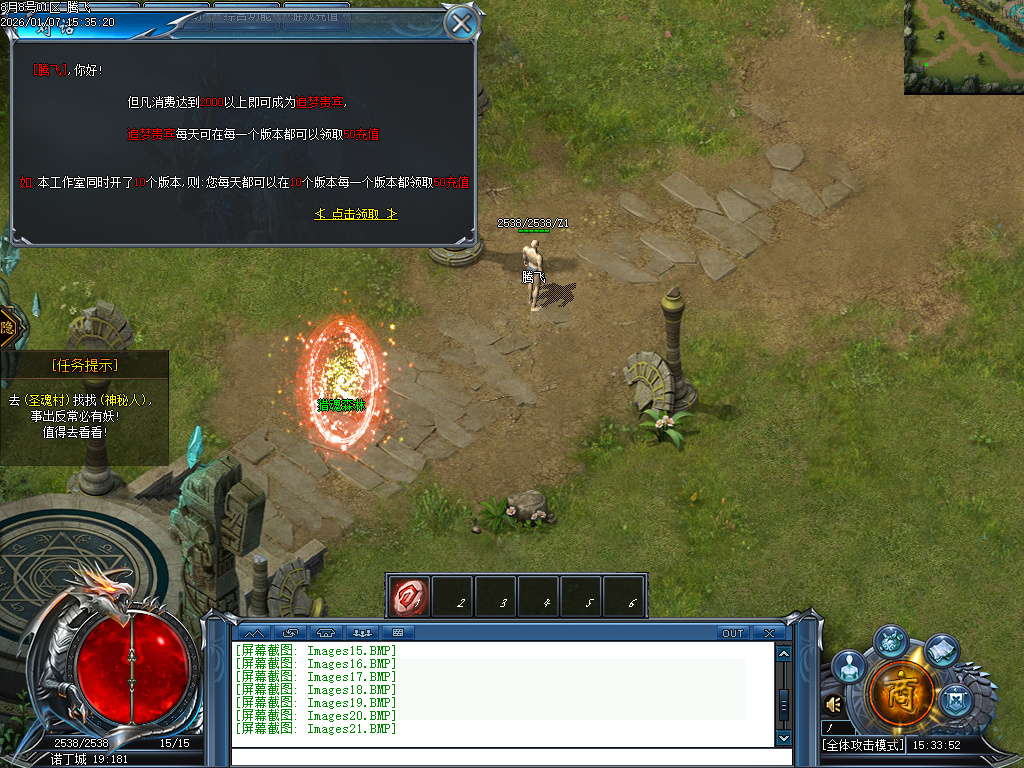Click the yellow 点击领取 claim link
Viewport: 1024px width, 768px height.
tap(356, 214)
